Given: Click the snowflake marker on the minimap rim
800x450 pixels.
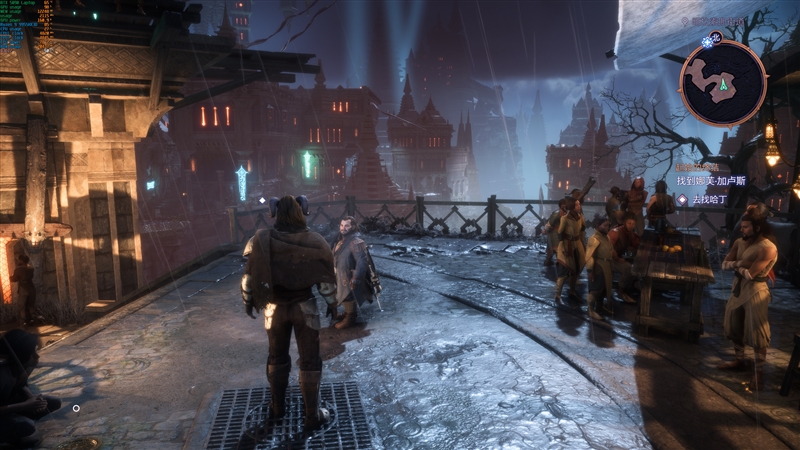Looking at the screenshot, I should pos(708,42).
